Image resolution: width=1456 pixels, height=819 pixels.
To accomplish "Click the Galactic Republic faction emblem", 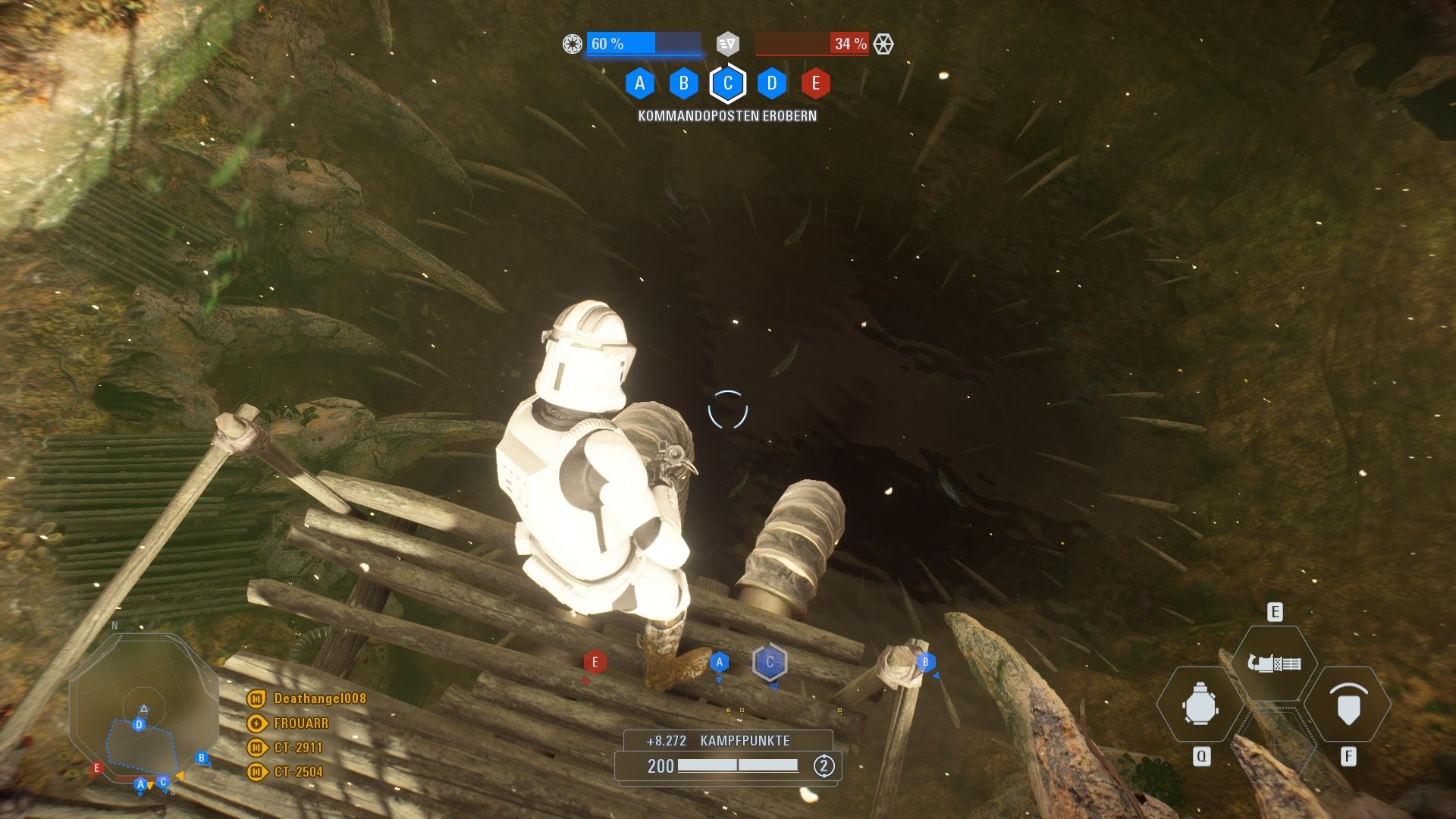I will click(571, 45).
